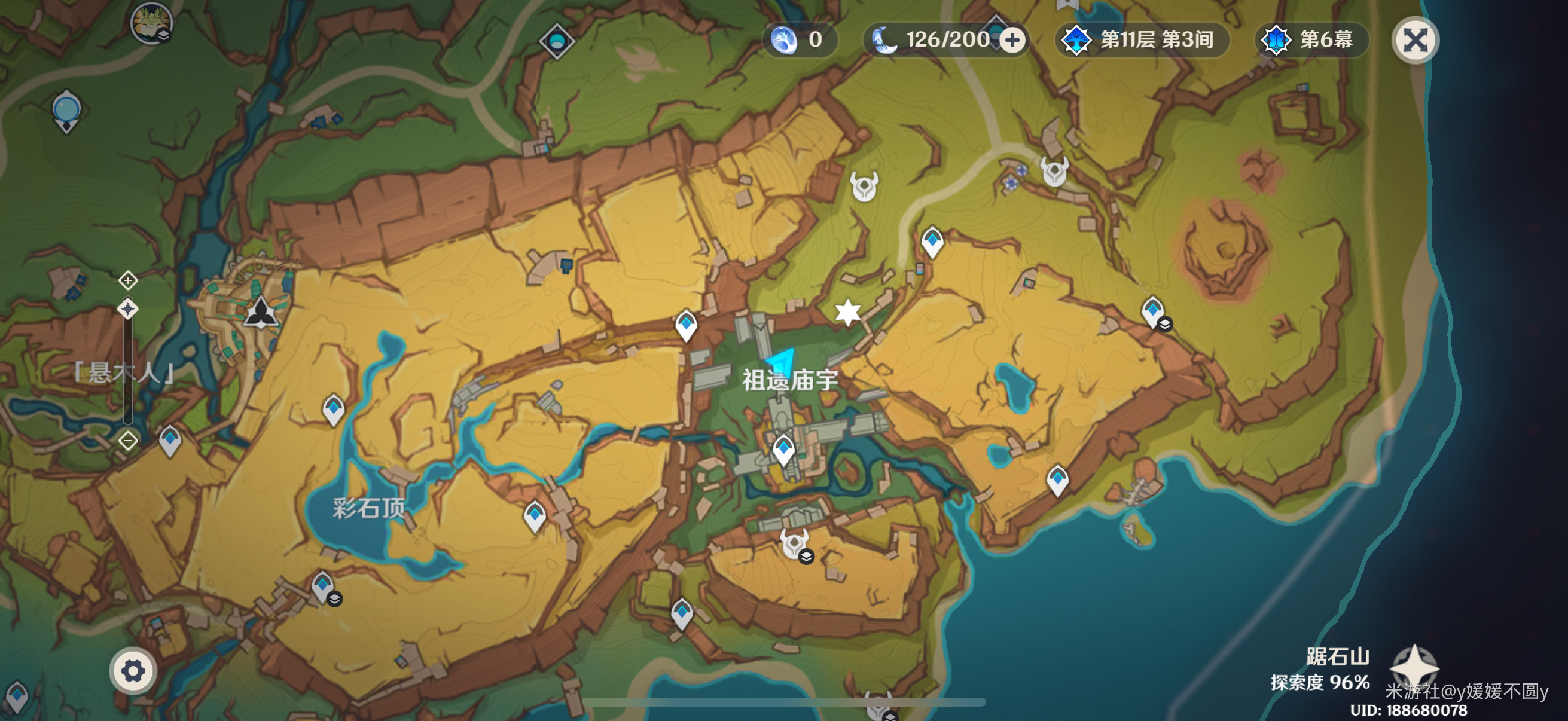Open the Spiral Abyss floor 11 tracker
This screenshot has width=1568, height=721.
(x=1140, y=40)
